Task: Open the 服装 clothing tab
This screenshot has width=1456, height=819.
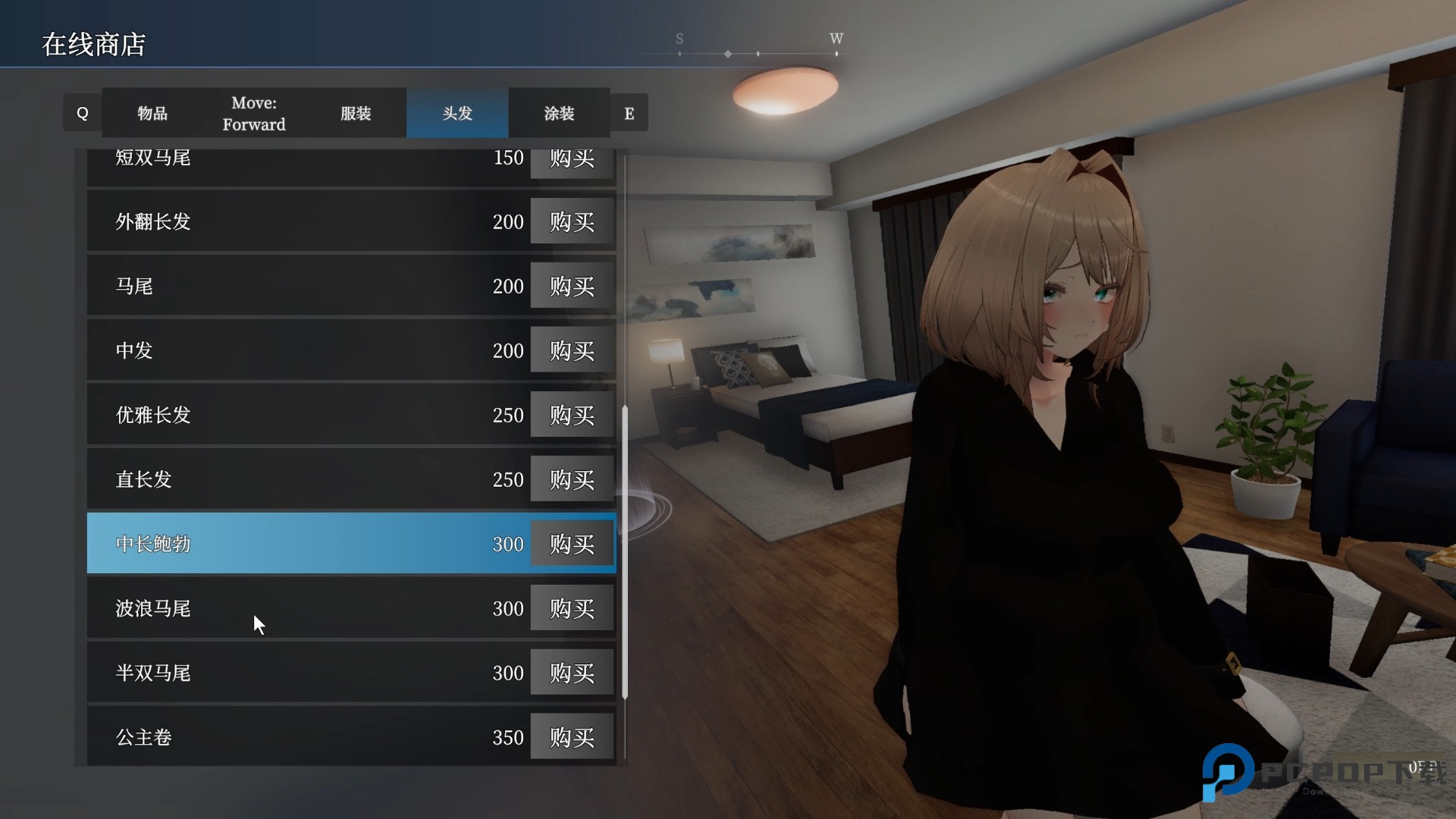Action: (356, 113)
